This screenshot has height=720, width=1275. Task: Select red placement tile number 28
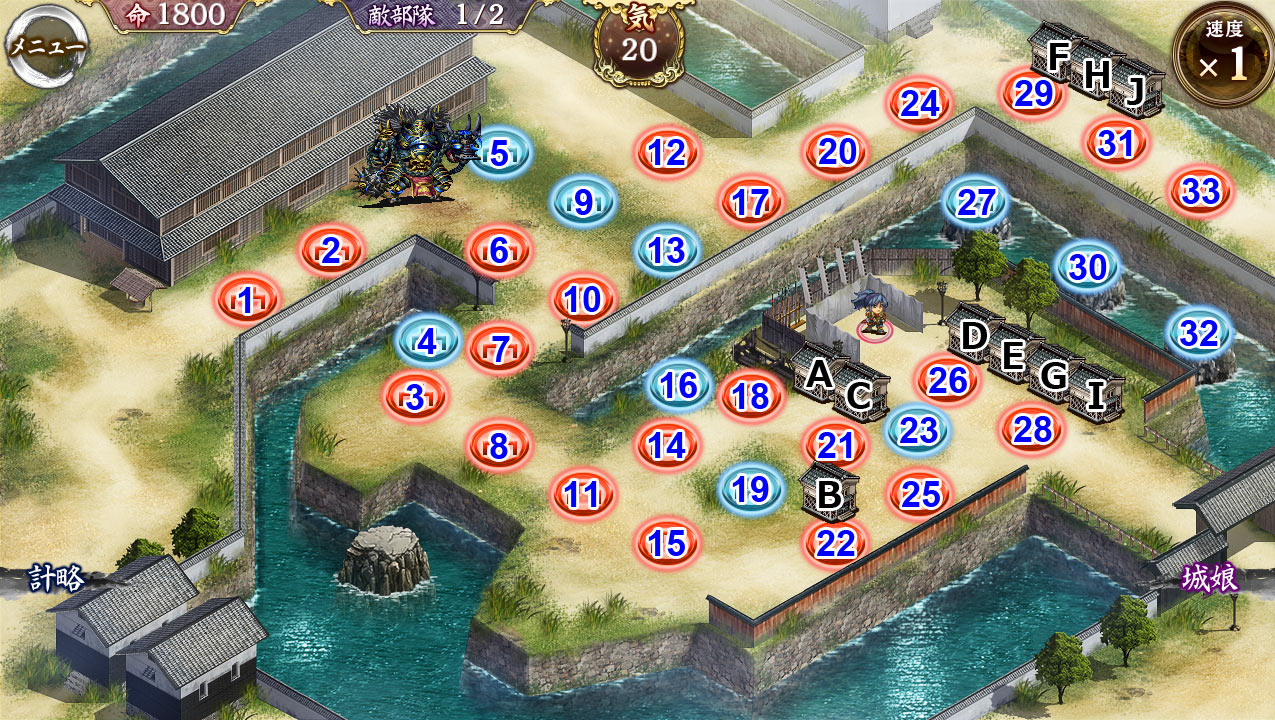tap(1032, 429)
